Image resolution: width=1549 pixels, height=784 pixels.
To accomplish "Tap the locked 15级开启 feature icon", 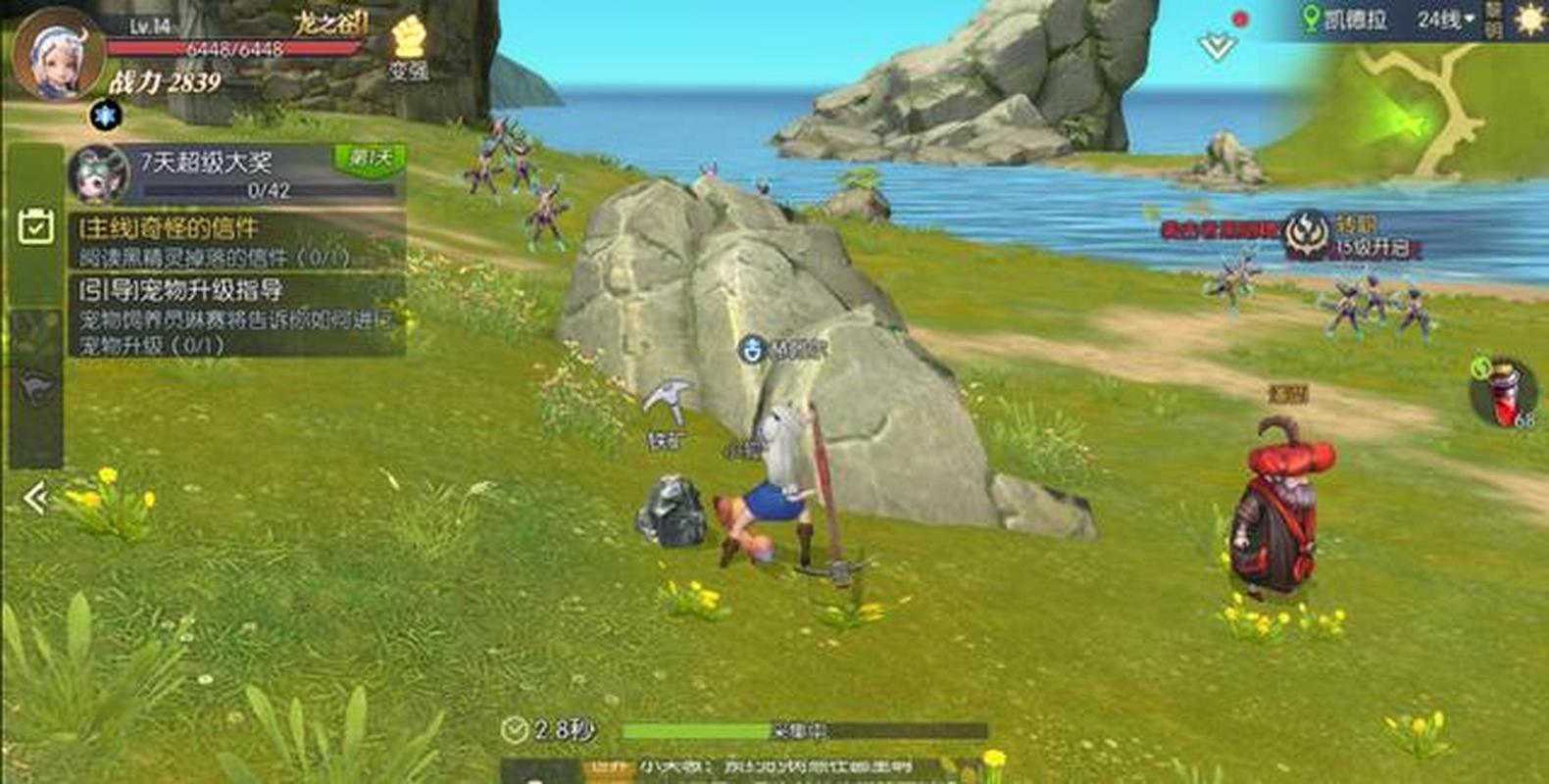I will tap(1307, 235).
